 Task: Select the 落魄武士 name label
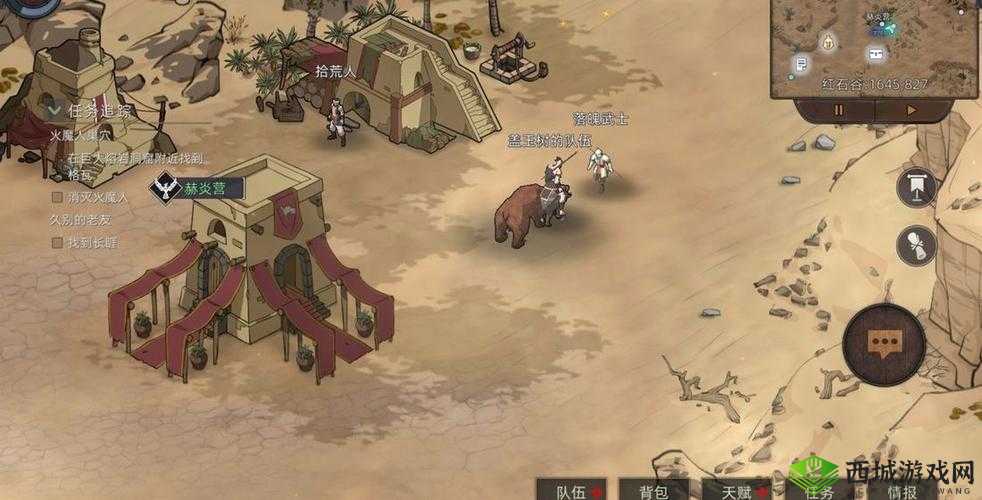pos(600,120)
